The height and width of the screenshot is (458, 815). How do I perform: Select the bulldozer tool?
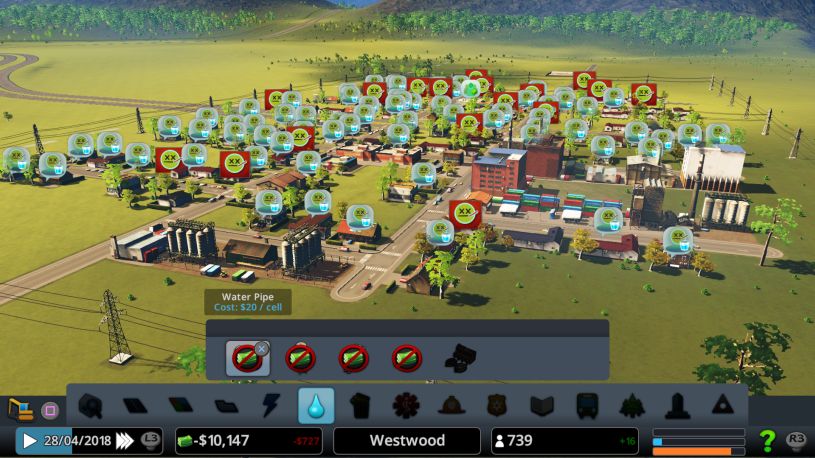click(20, 408)
